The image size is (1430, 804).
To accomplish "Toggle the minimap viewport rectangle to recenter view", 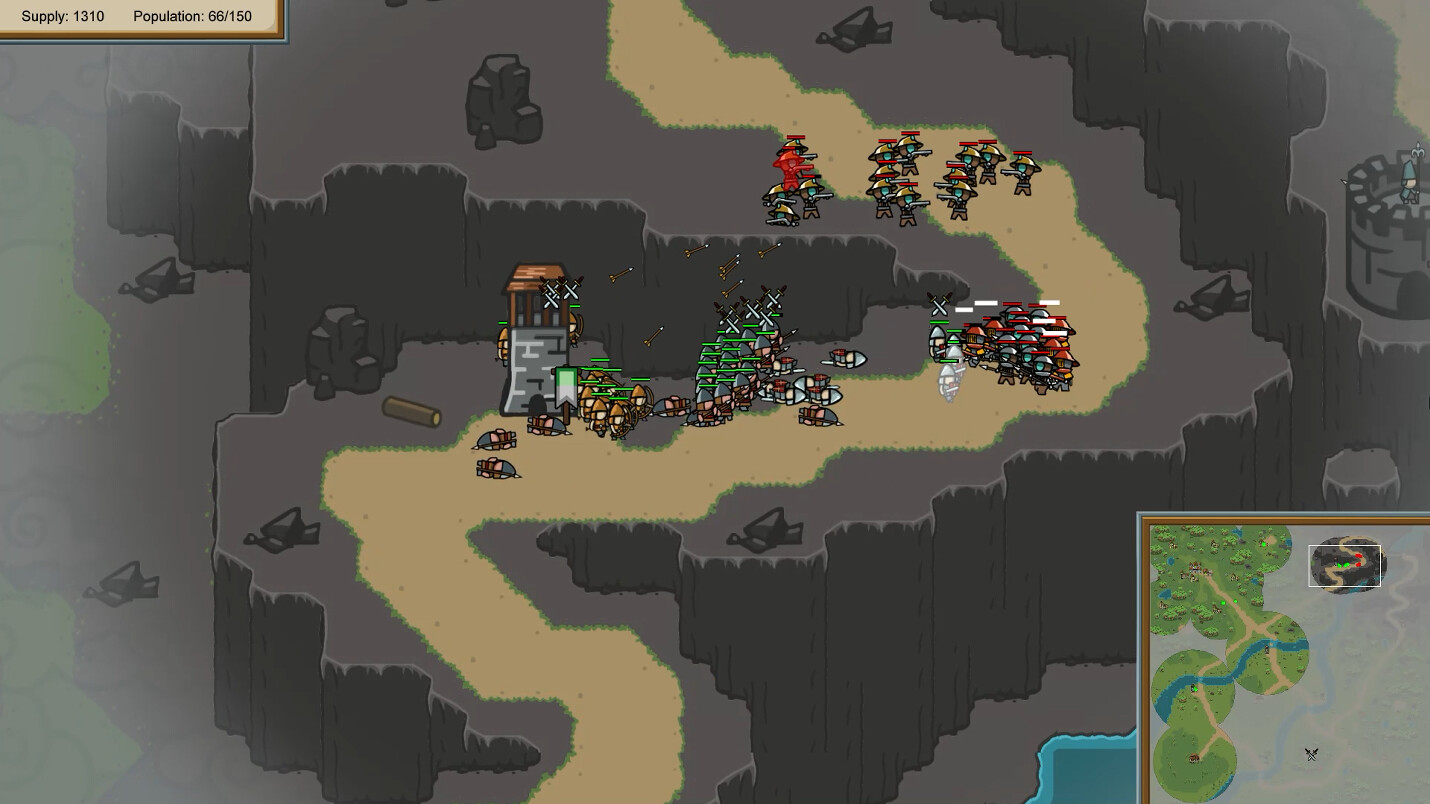I will (x=1345, y=565).
